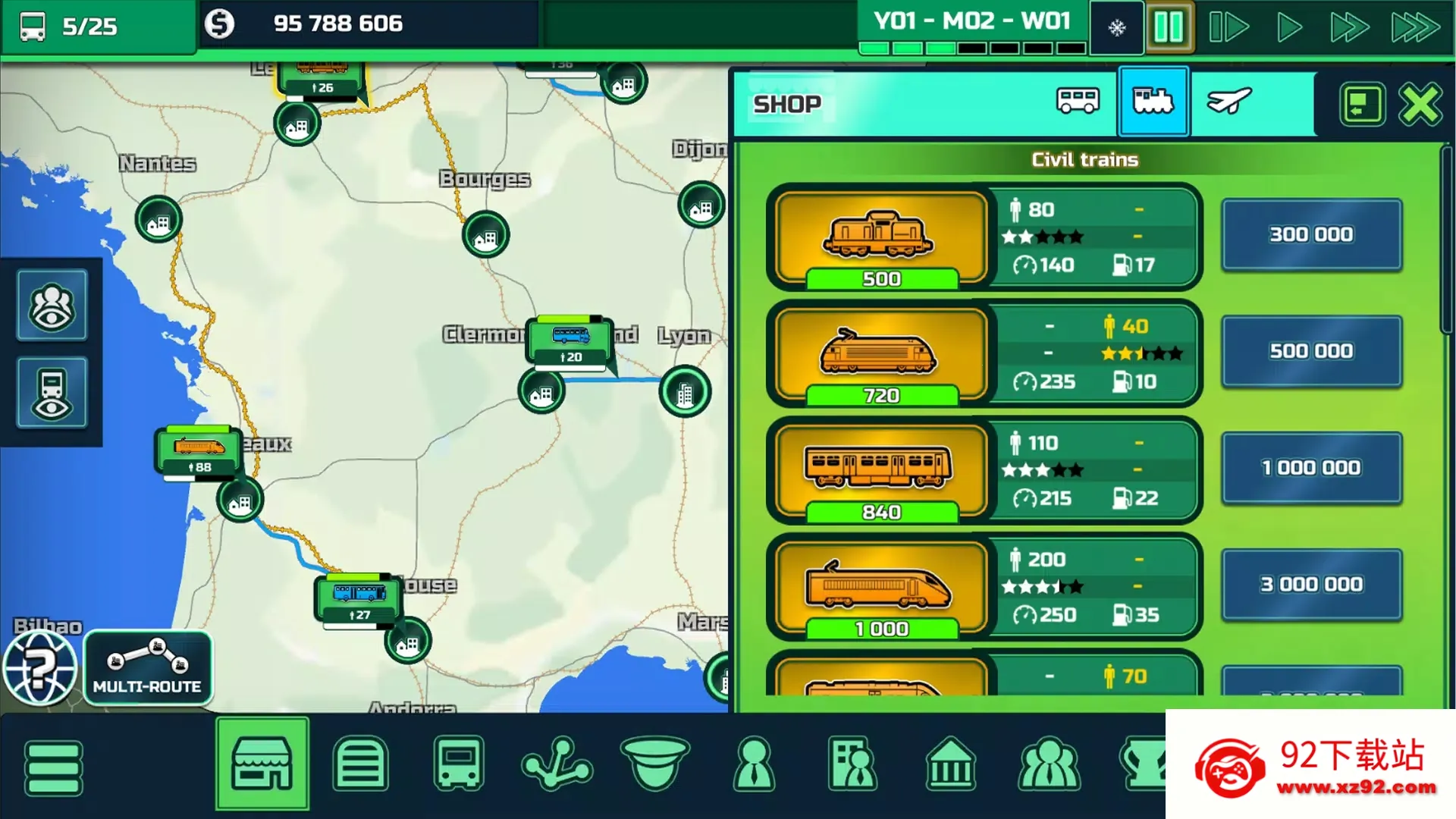Select the fastest game speed arrows
1456x819 pixels.
pos(1414,27)
